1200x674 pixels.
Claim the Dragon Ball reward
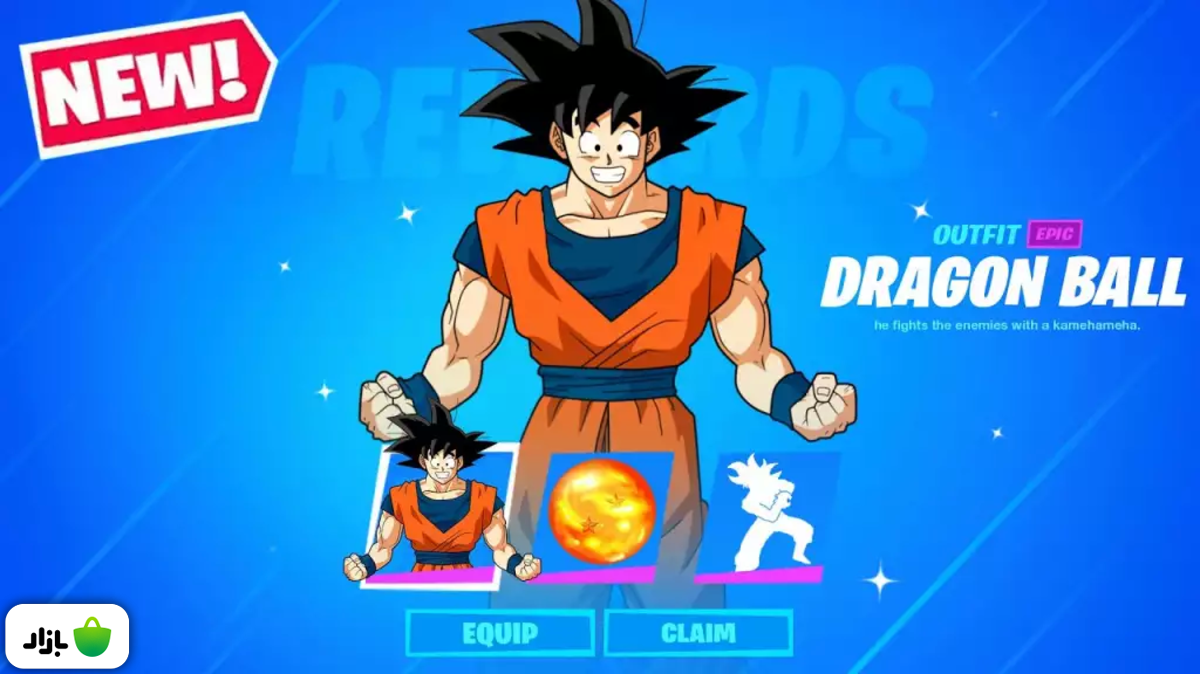pyautogui.click(x=698, y=633)
